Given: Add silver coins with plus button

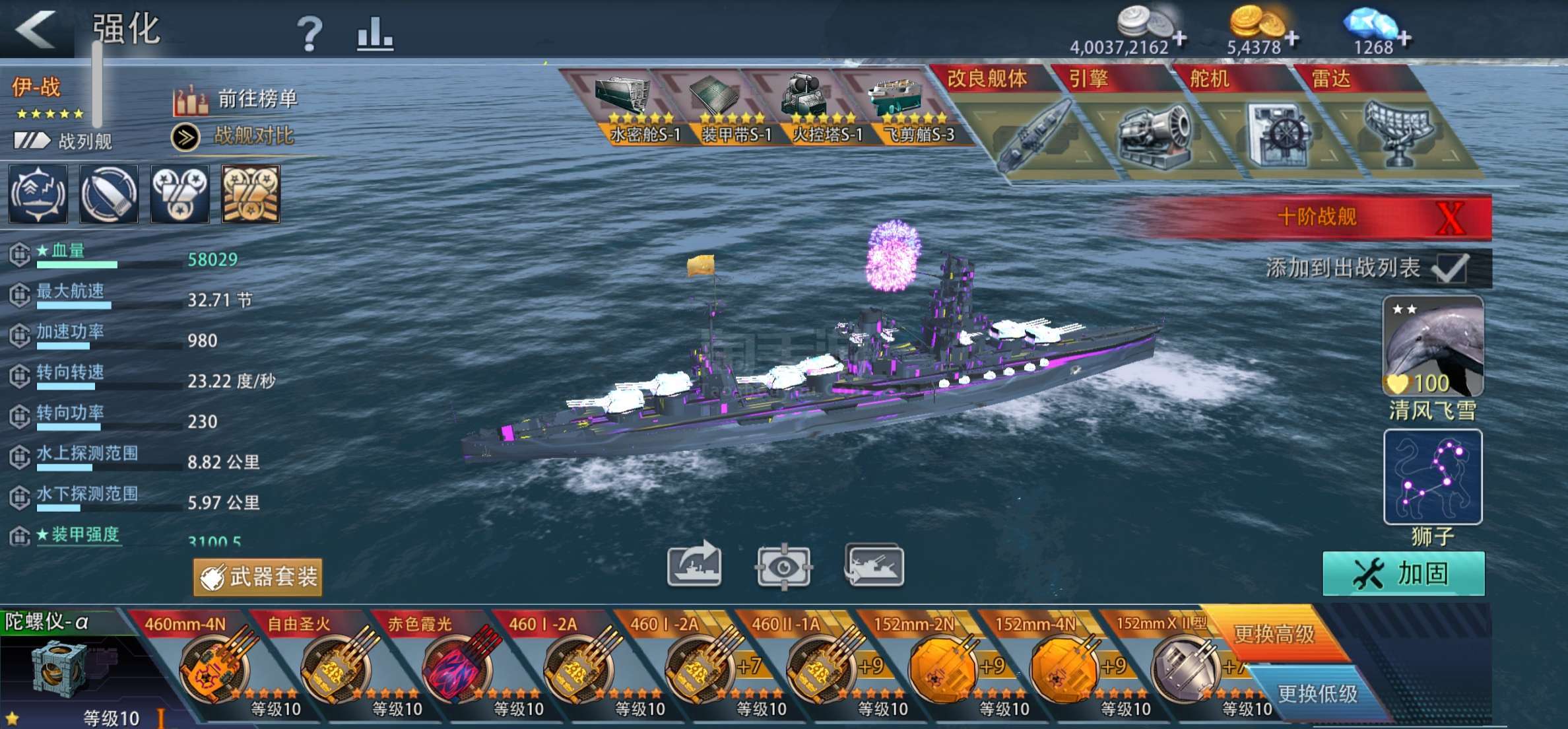Looking at the screenshot, I should 1180,40.
